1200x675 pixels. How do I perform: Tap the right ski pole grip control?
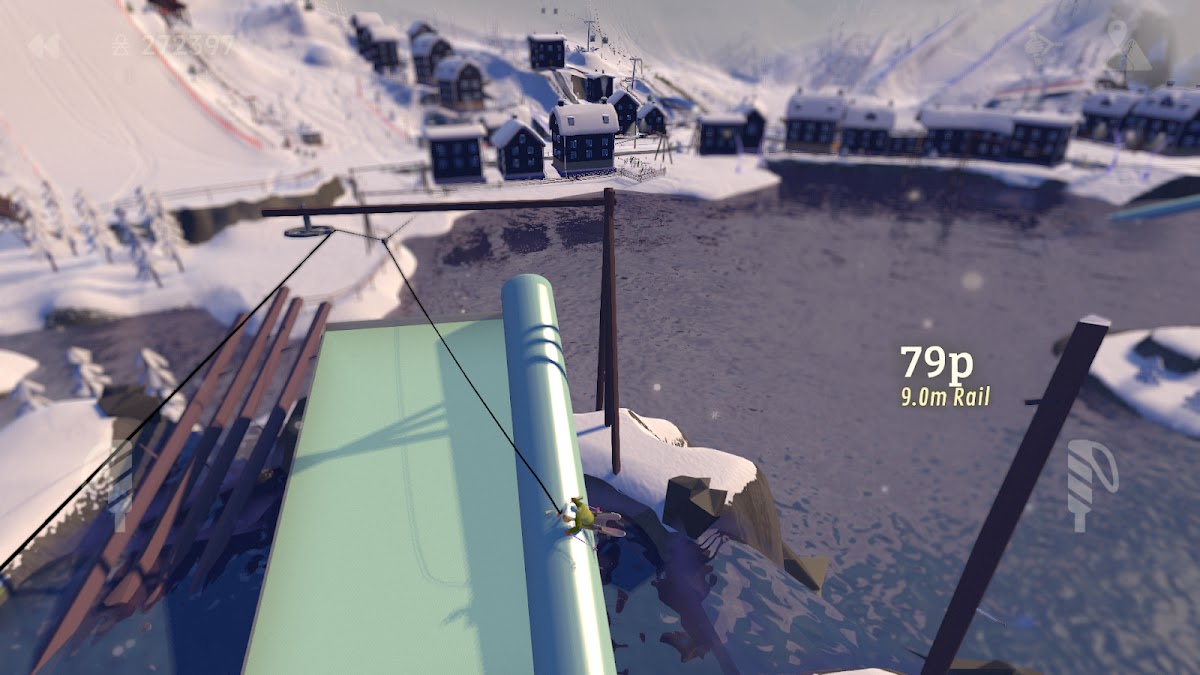click(x=1089, y=483)
